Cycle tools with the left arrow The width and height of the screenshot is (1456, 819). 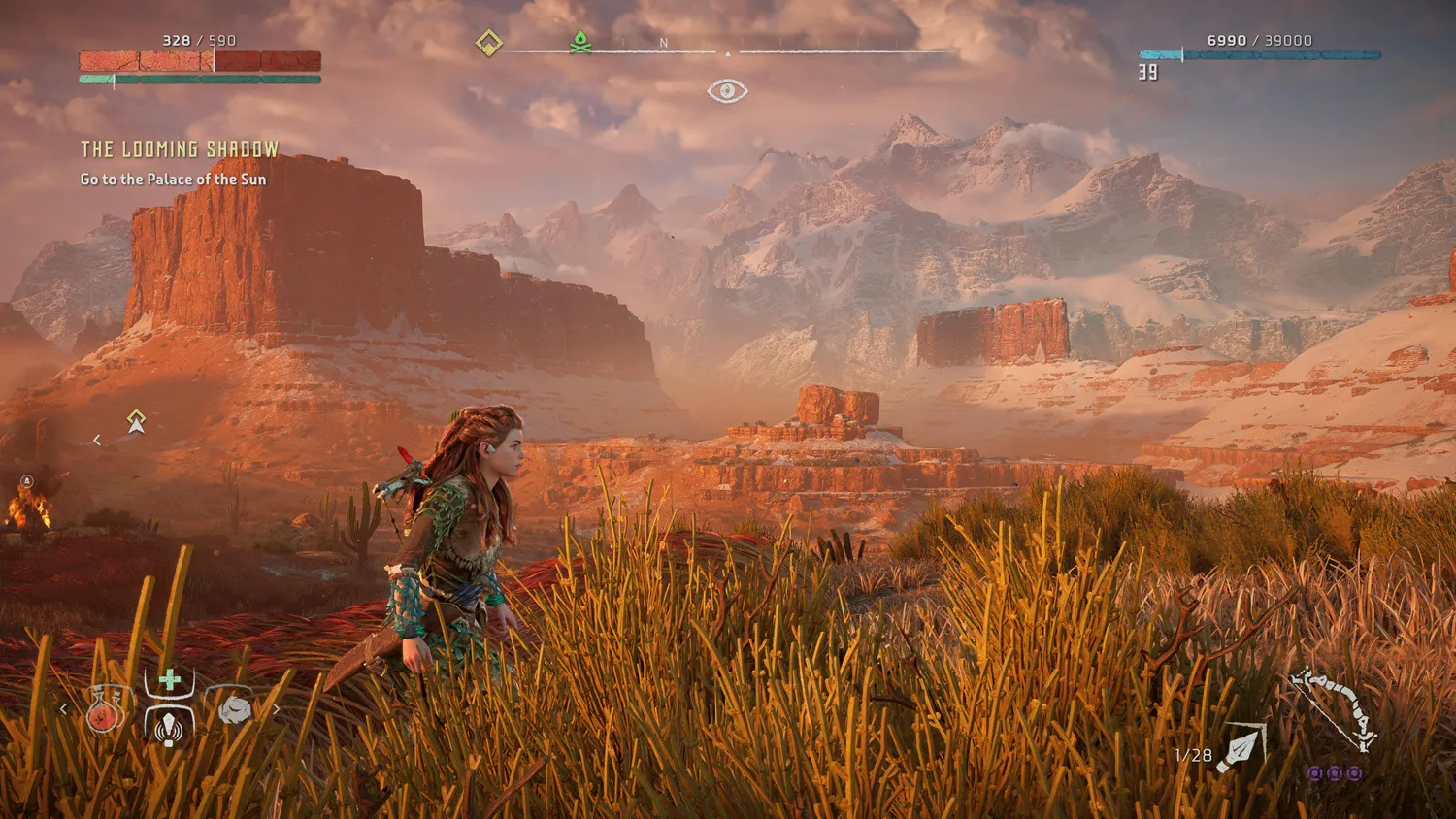click(64, 709)
